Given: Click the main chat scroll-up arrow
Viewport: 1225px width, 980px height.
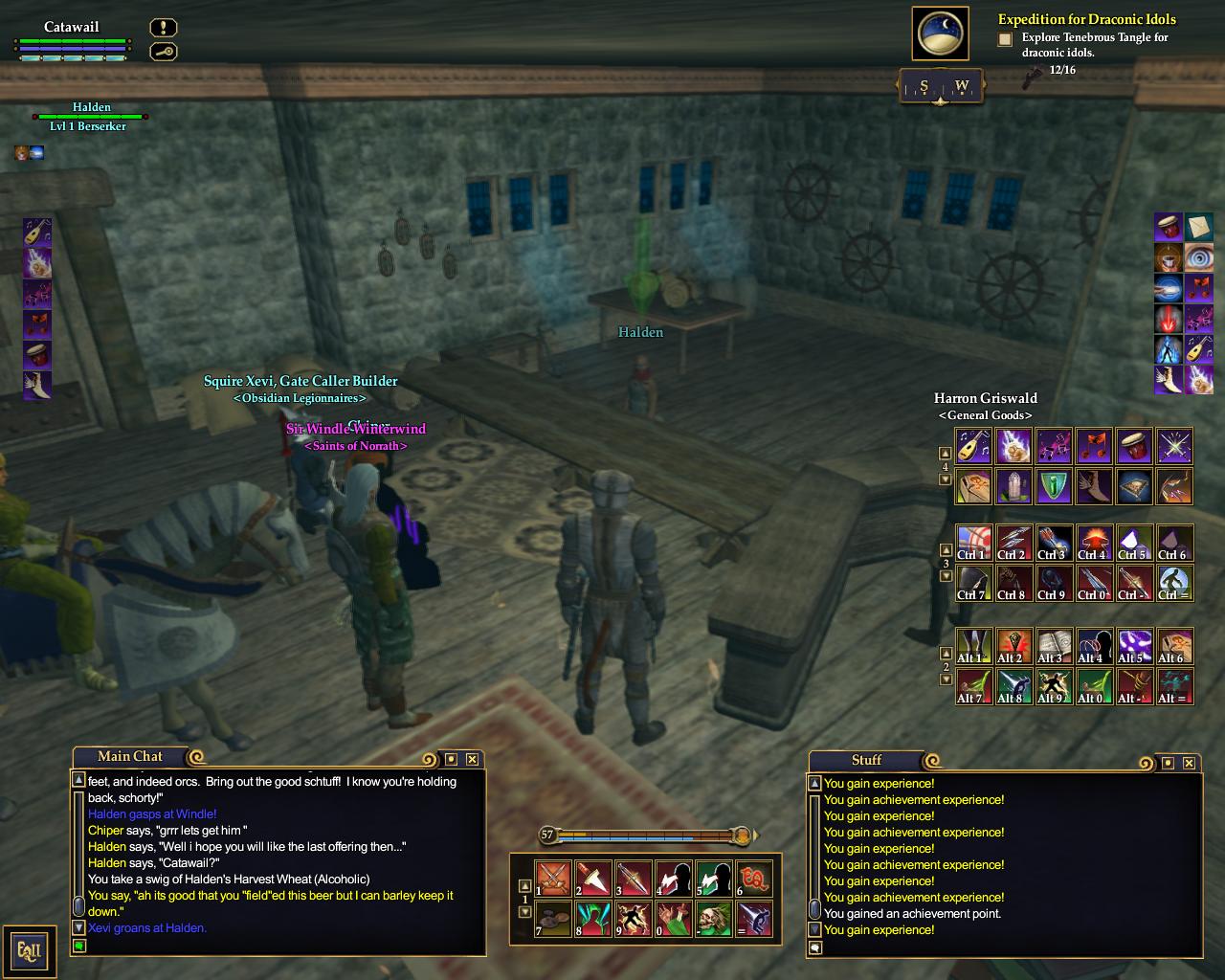Looking at the screenshot, I should (x=79, y=781).
